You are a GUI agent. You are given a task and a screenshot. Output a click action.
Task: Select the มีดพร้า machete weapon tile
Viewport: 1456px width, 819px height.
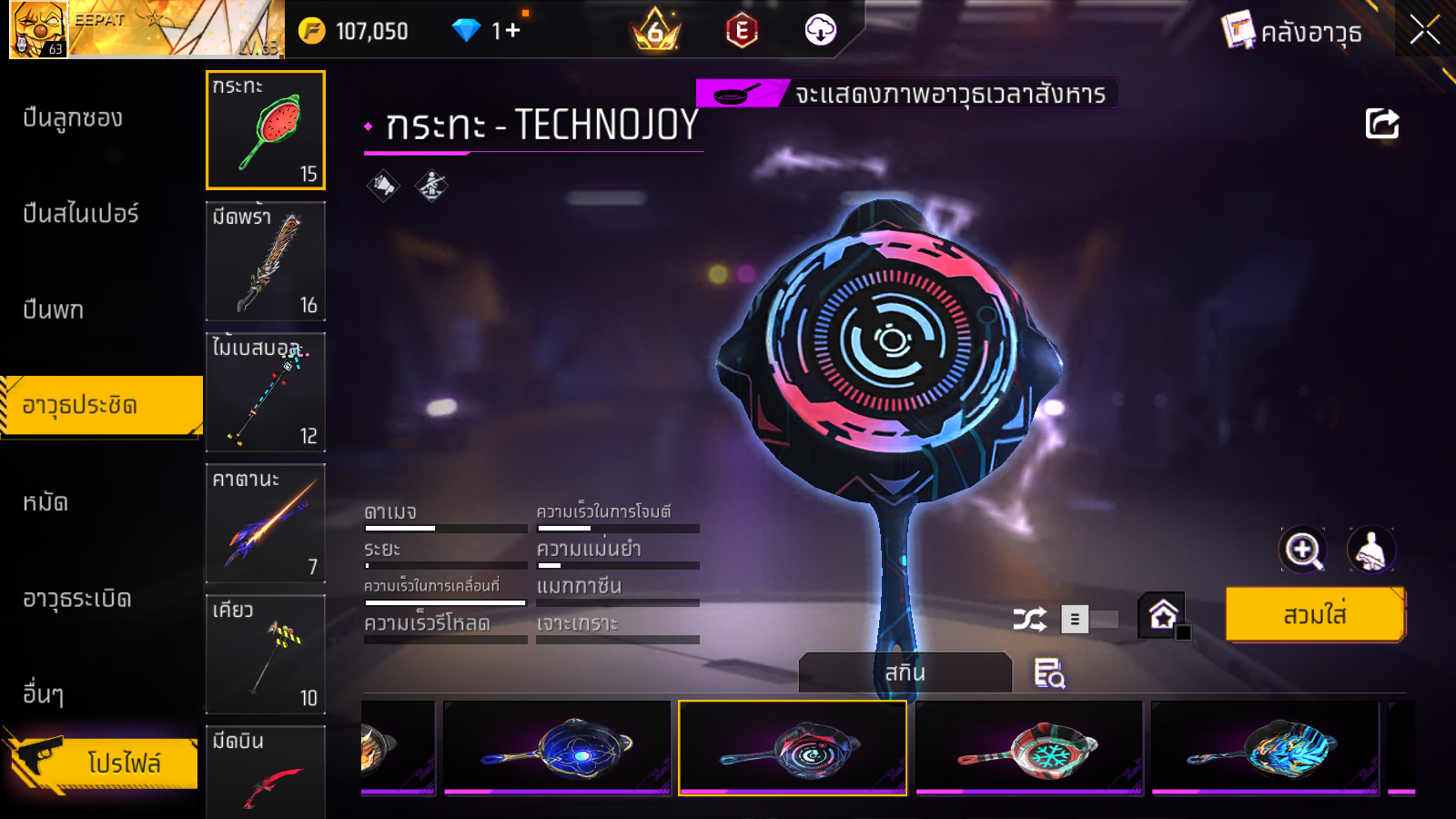pos(266,261)
